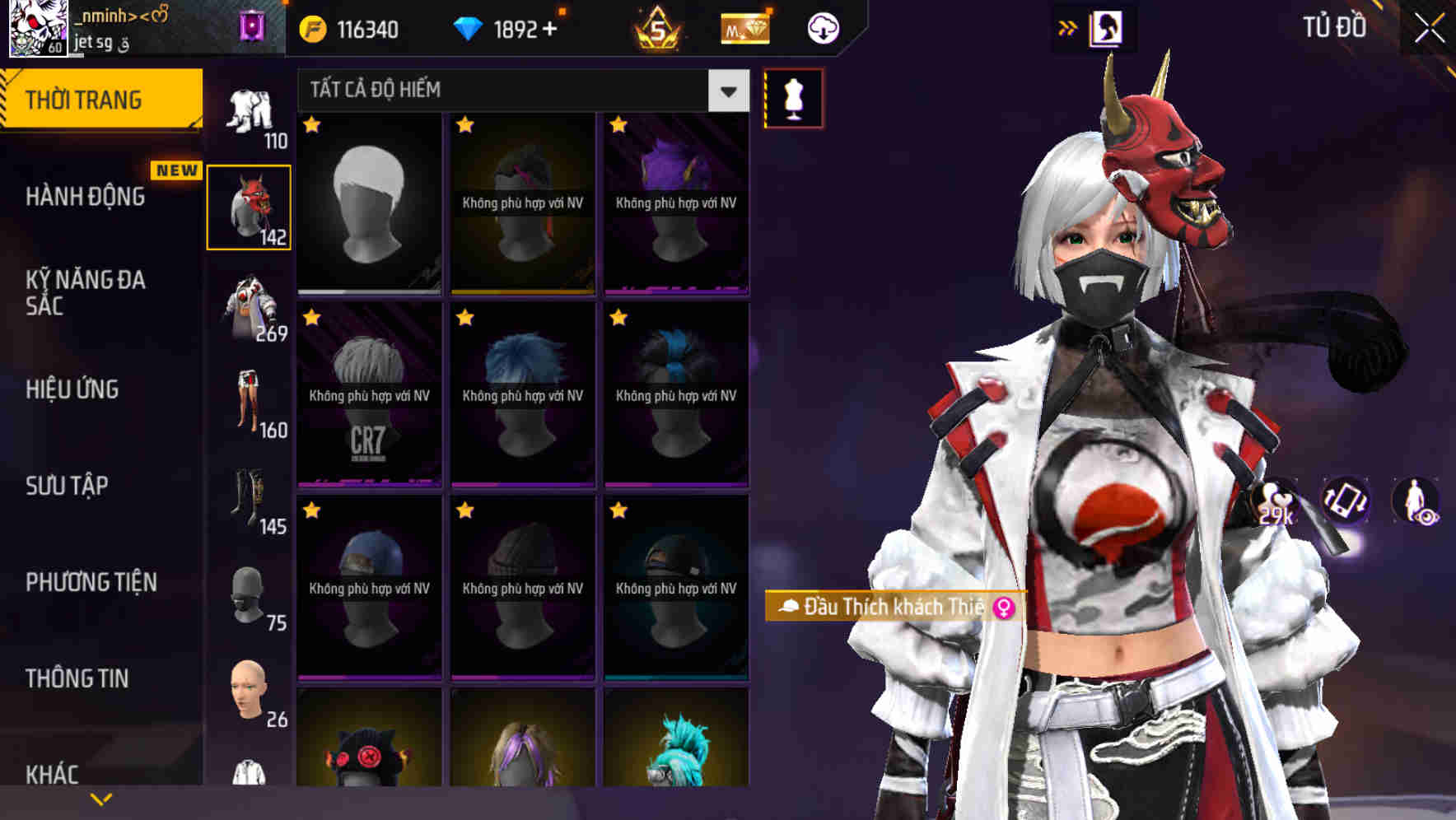This screenshot has height=820, width=1456.
Task: Open the mannequin preview icon beside rarity filter
Action: point(793,96)
